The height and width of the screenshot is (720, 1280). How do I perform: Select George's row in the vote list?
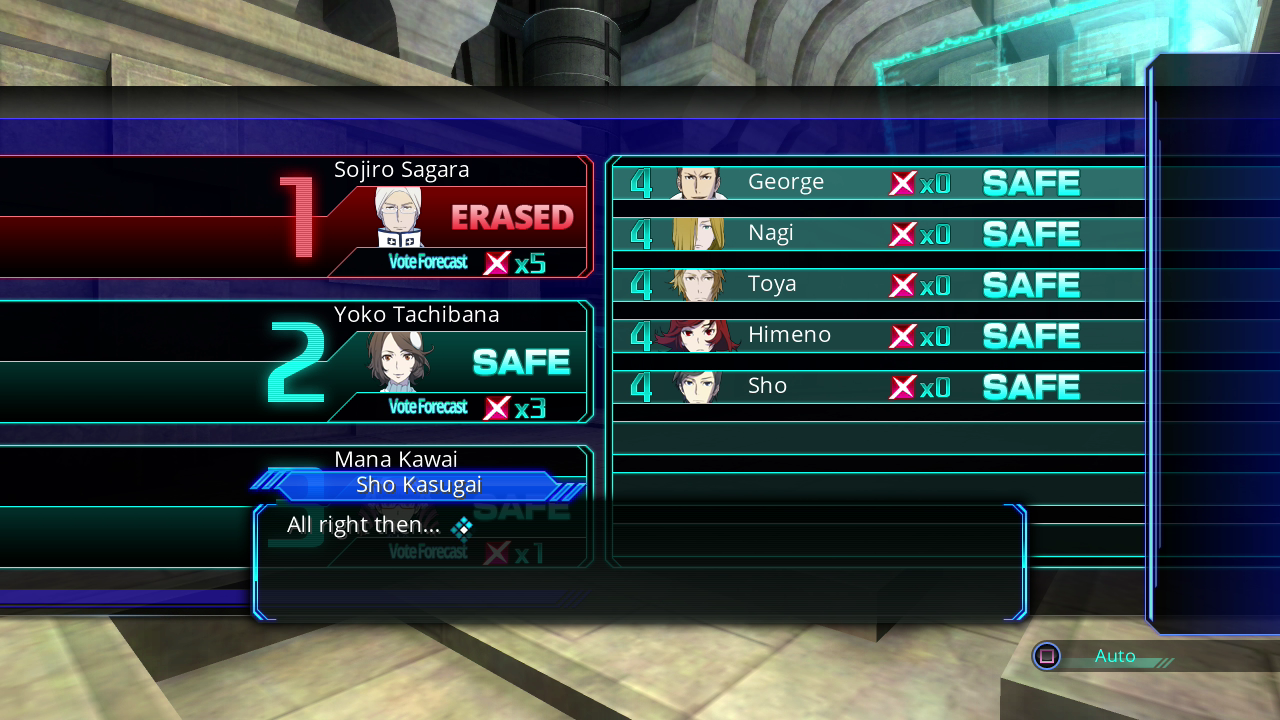click(x=877, y=183)
